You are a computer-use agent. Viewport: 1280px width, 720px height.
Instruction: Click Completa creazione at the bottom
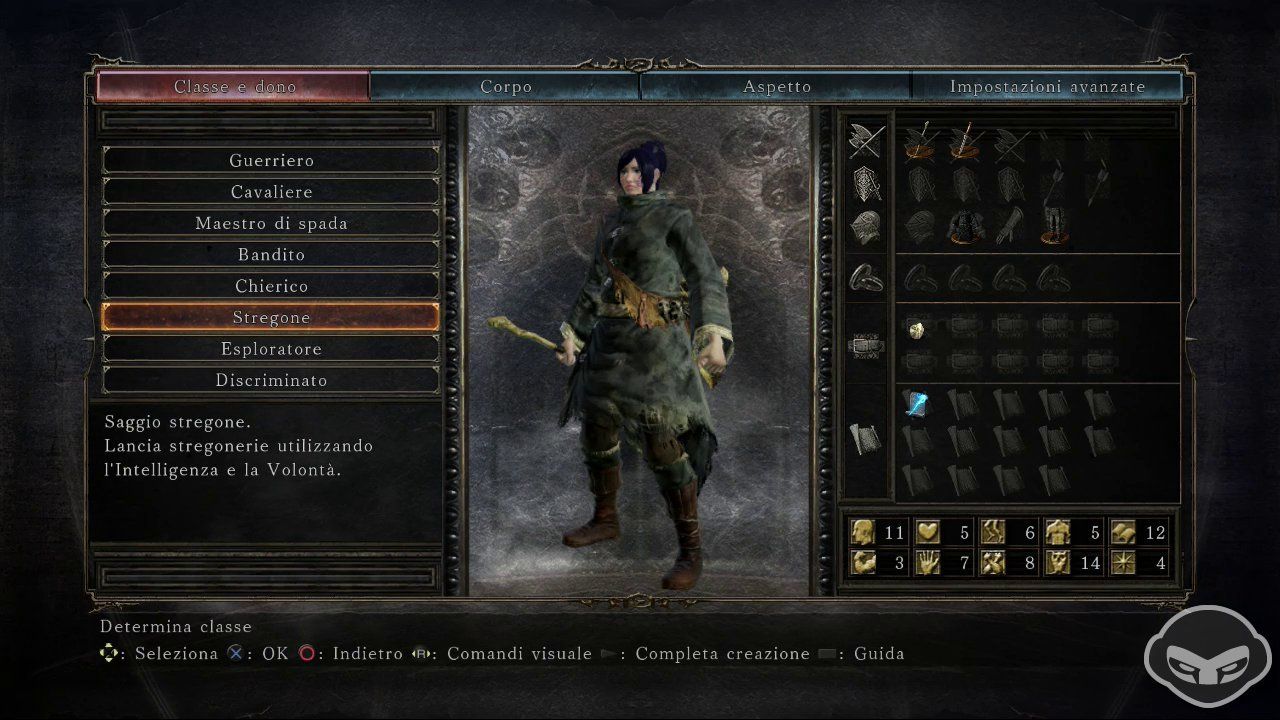click(722, 653)
